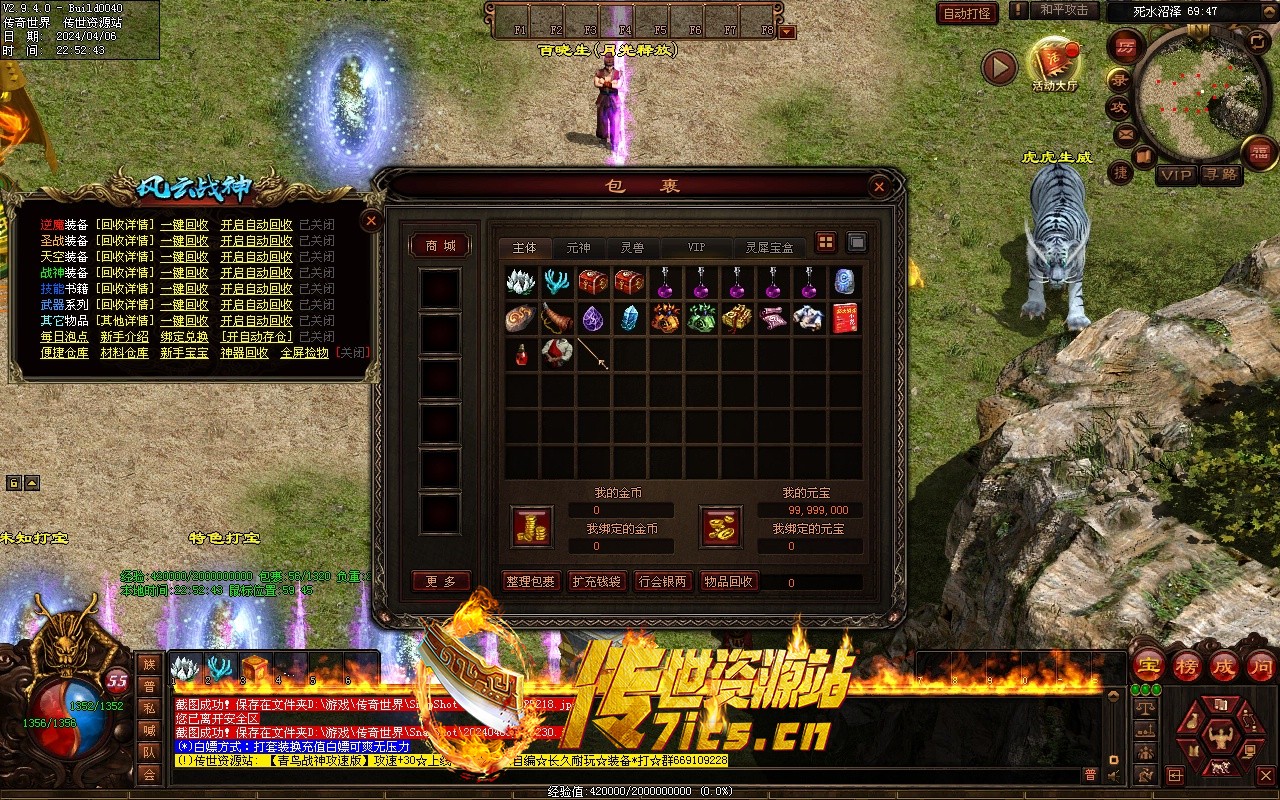Image resolution: width=1280 pixels, height=800 pixels.
Task: Switch to the 灵兽 bag tab
Action: (632, 247)
